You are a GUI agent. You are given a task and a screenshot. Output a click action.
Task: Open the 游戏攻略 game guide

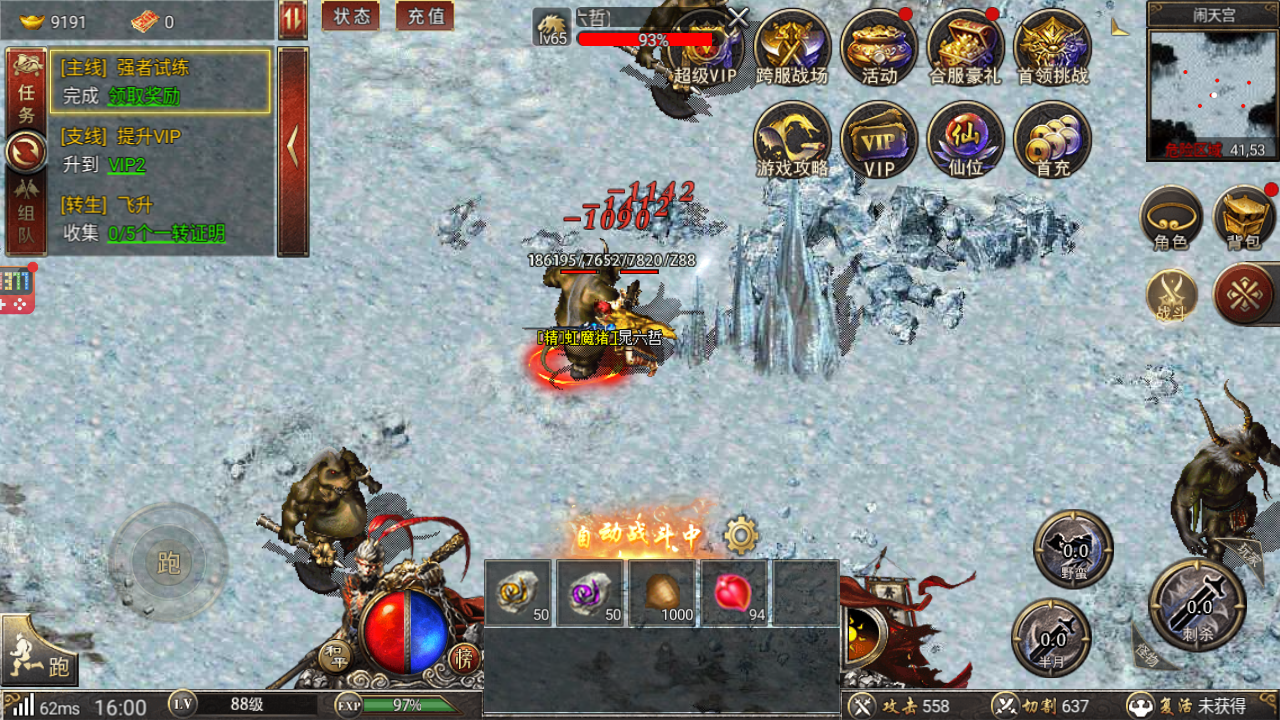pos(792,140)
